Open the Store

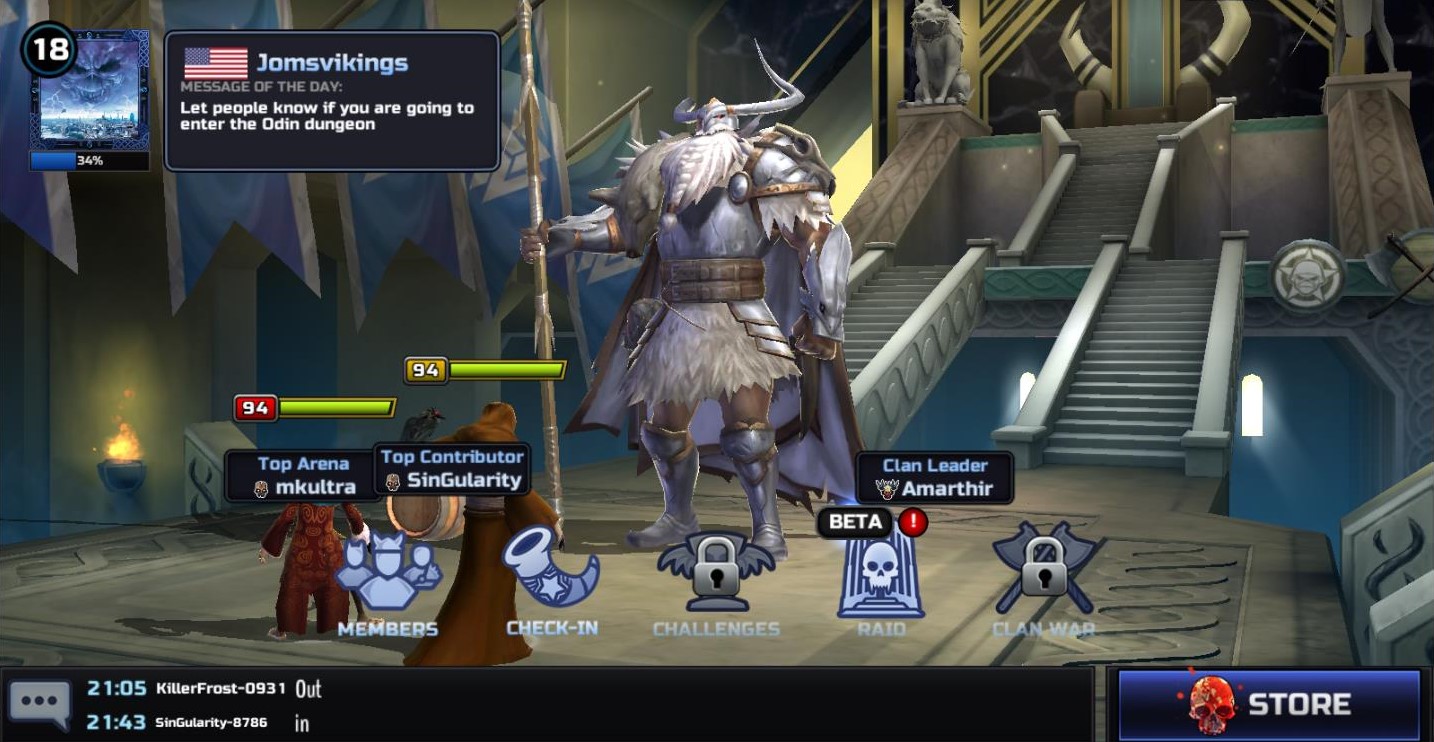(1269, 703)
